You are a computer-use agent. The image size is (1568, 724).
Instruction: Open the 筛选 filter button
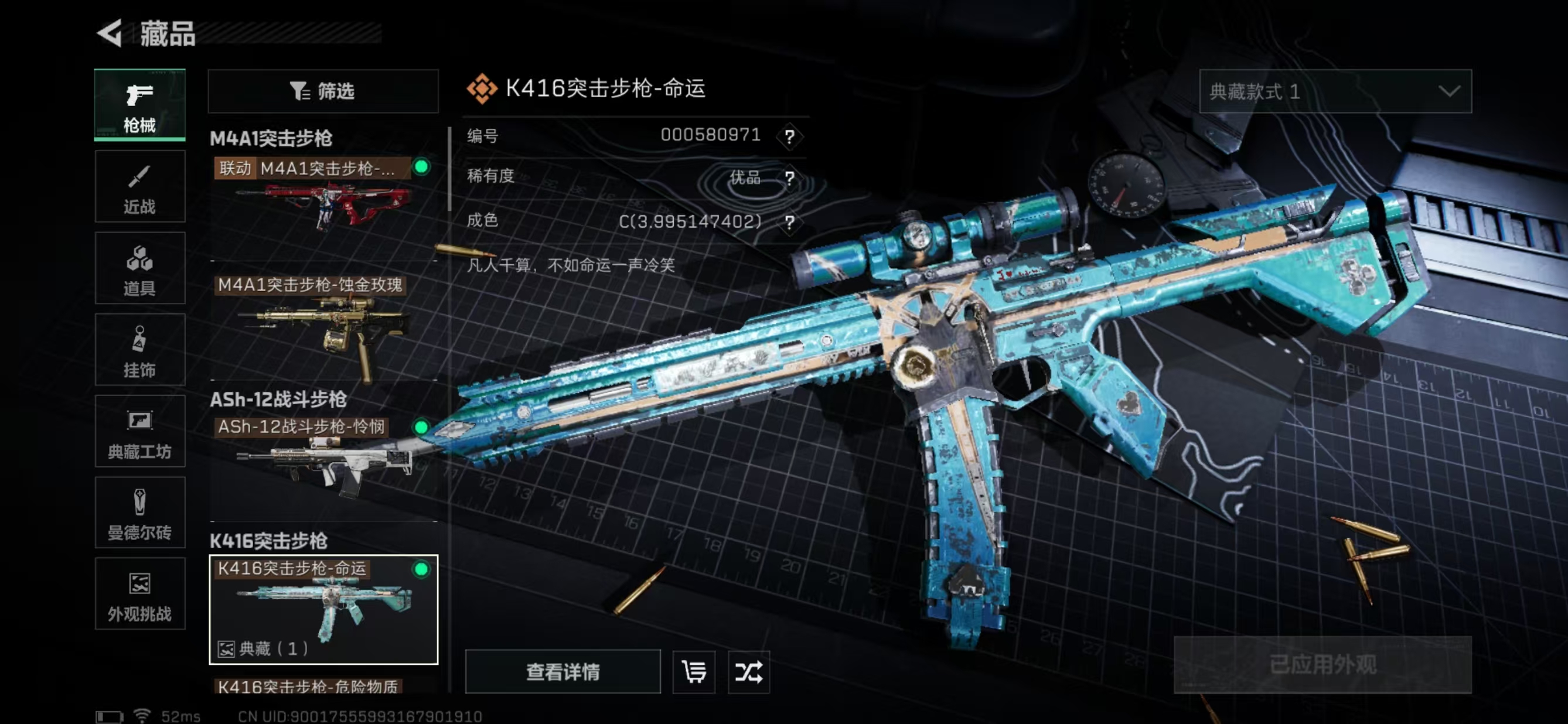pos(323,91)
